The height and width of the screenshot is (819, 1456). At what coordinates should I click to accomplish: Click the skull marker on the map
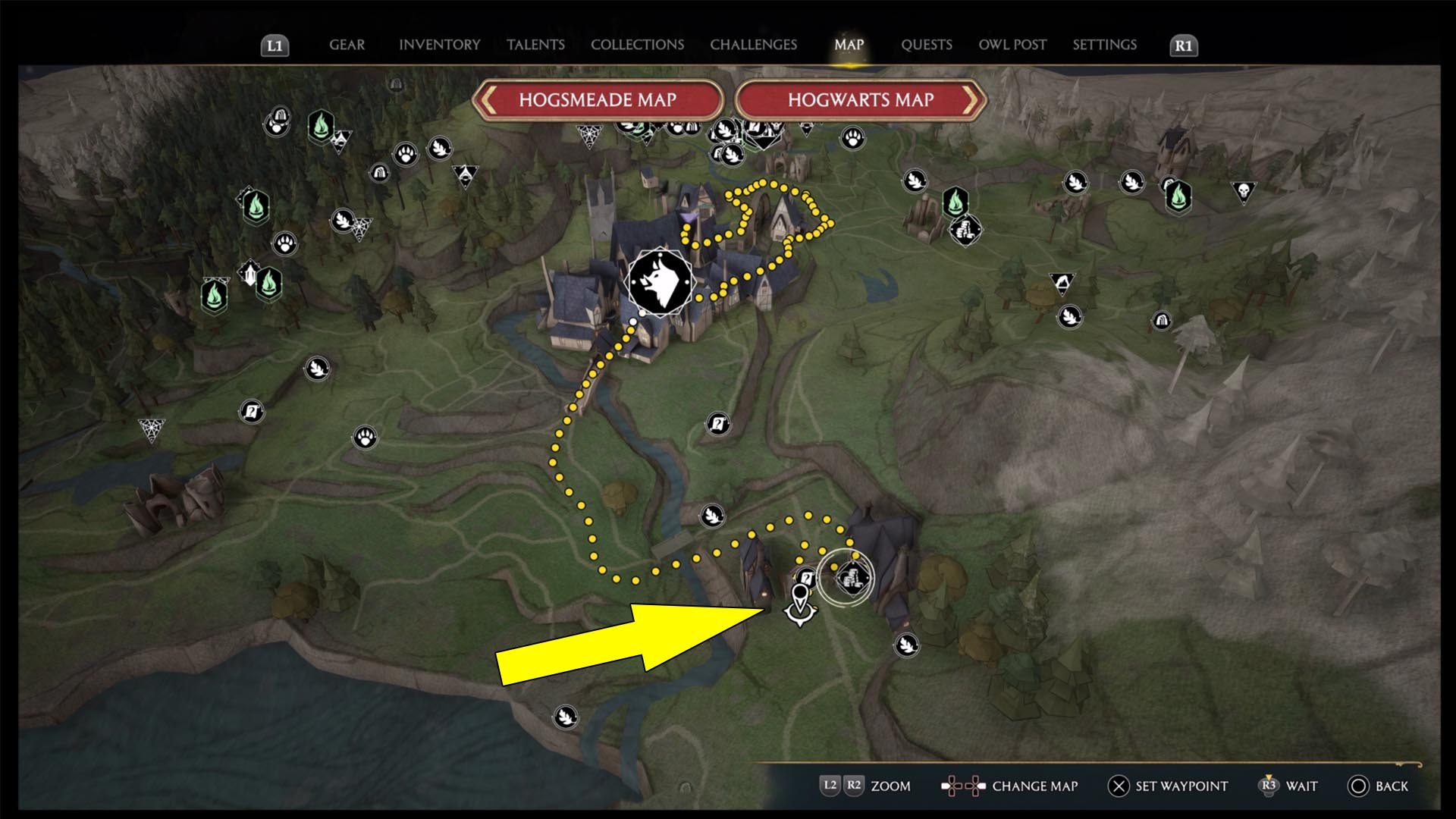pos(1244,190)
